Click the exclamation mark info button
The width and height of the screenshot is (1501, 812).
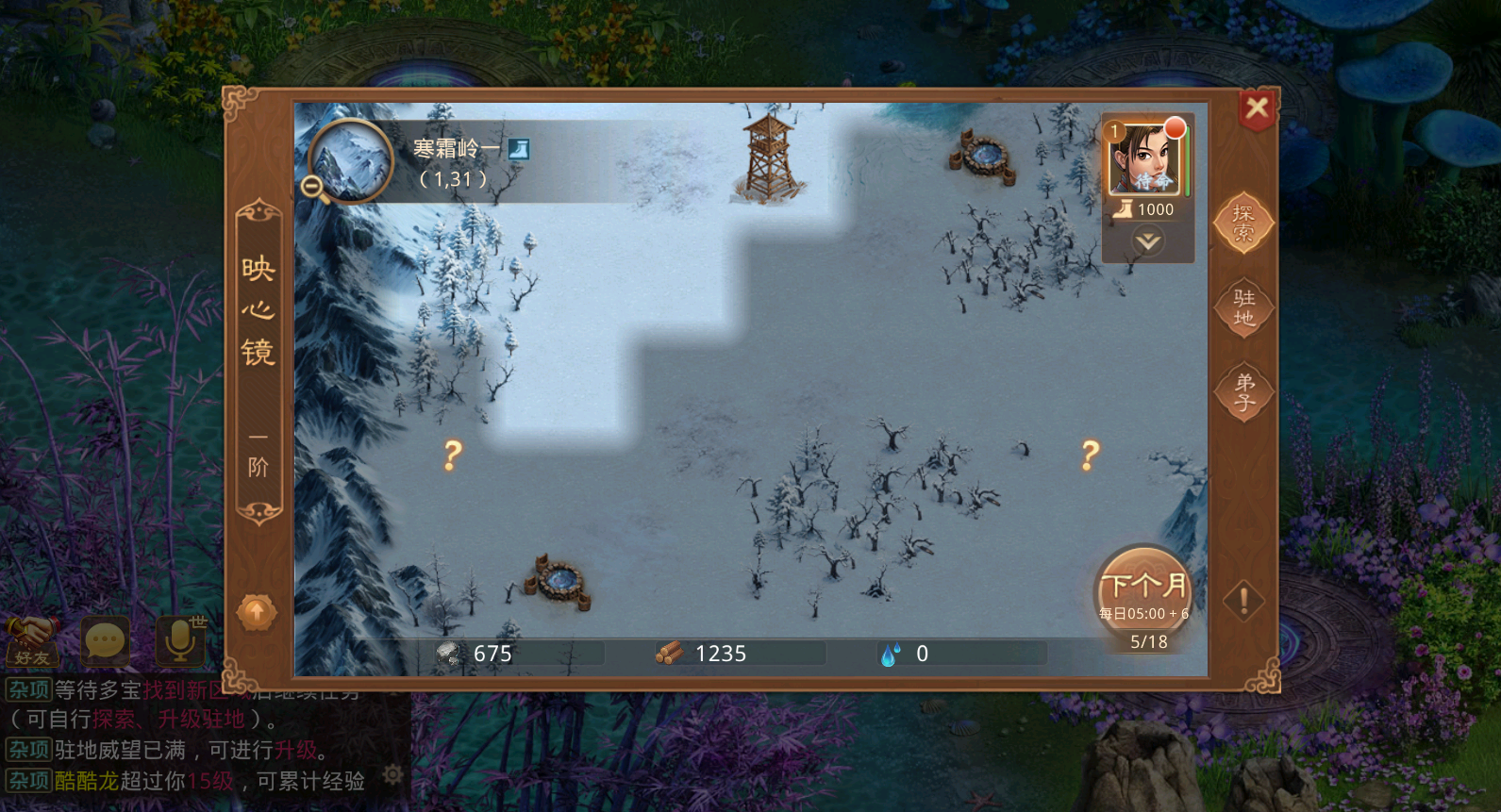(1243, 600)
